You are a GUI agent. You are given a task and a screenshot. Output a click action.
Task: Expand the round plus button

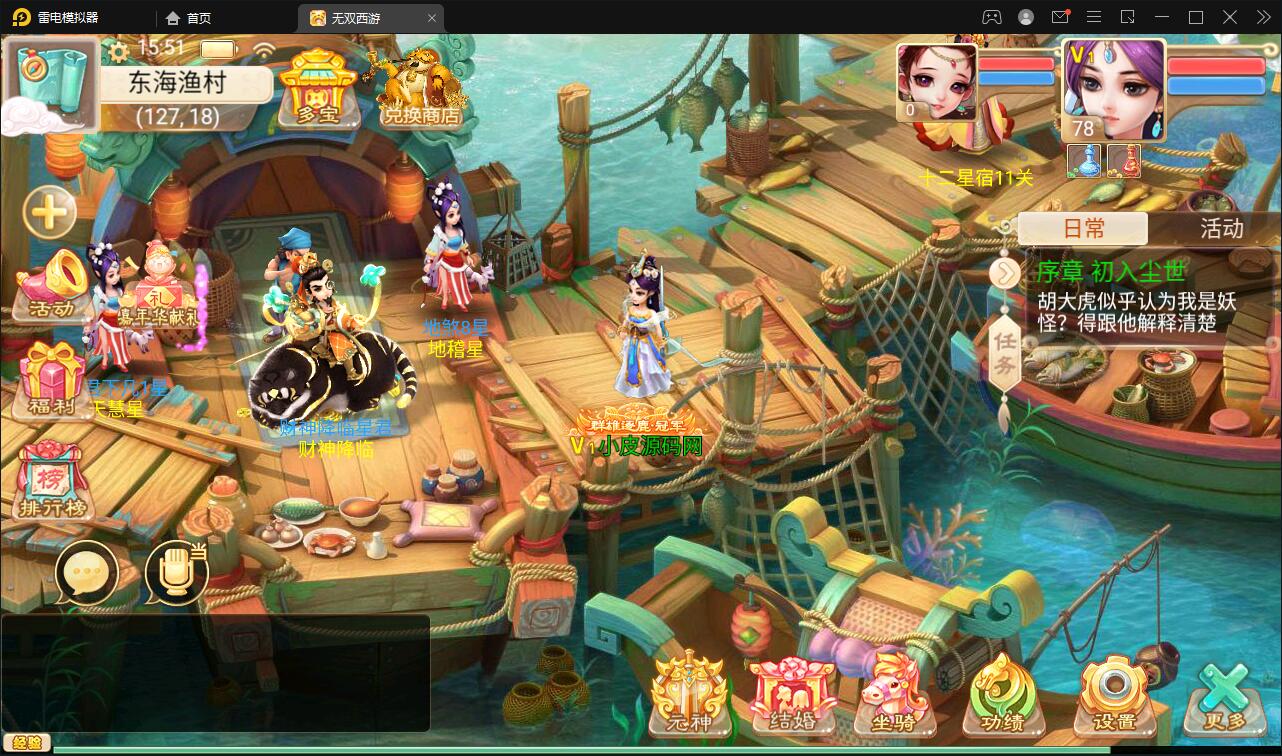point(49,212)
